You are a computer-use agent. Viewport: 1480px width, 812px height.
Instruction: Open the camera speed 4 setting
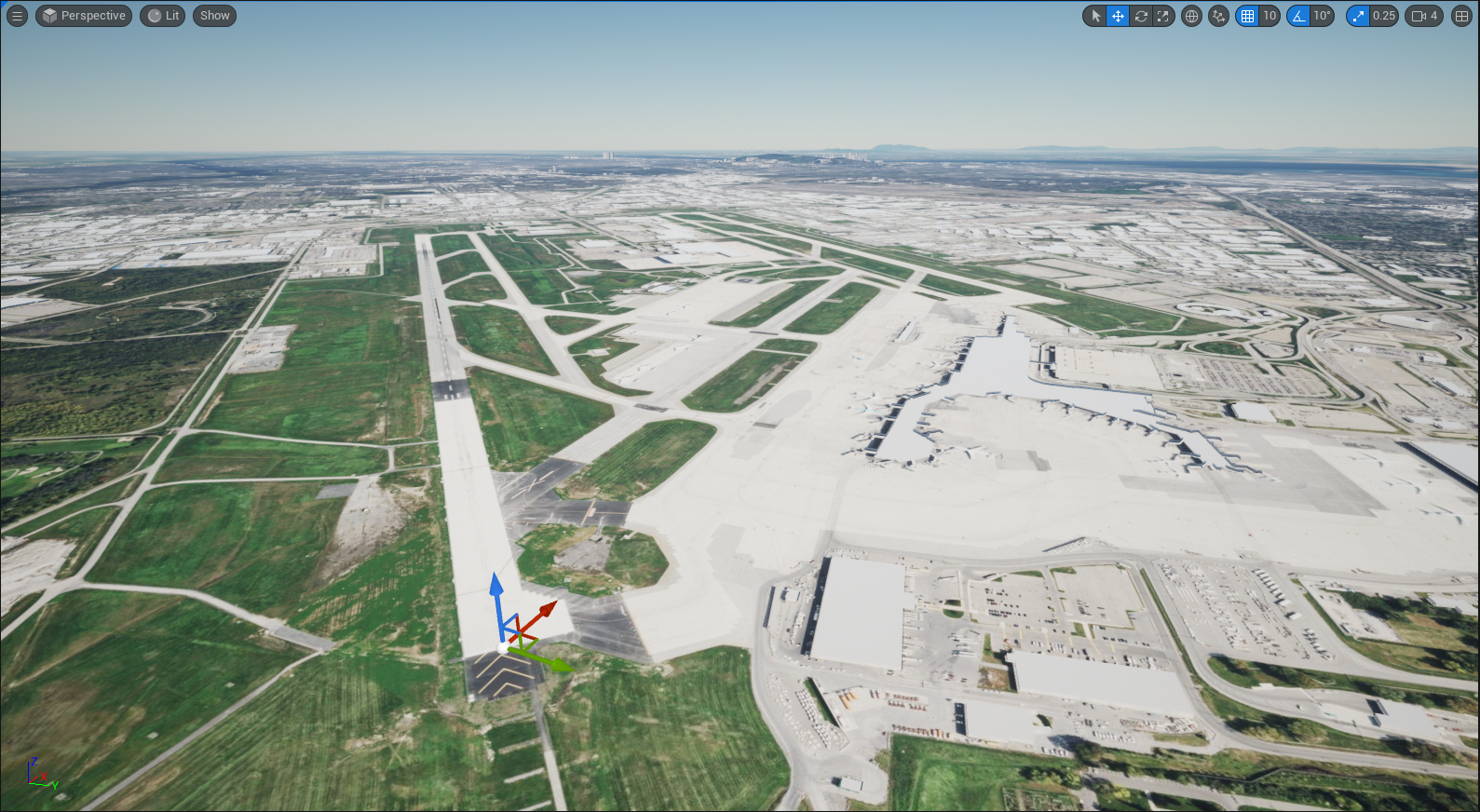1425,16
